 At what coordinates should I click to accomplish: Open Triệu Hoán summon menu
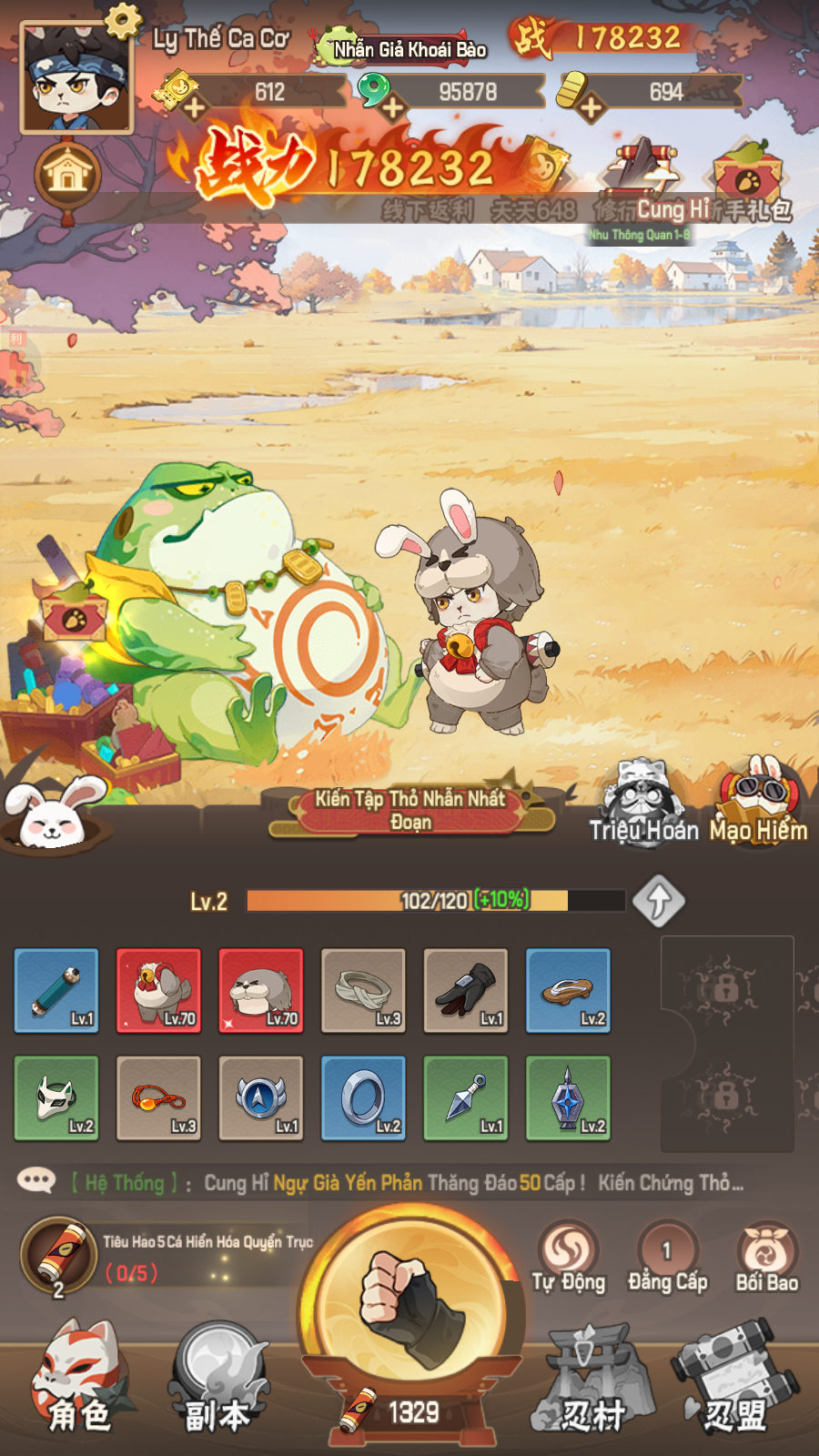point(644,805)
